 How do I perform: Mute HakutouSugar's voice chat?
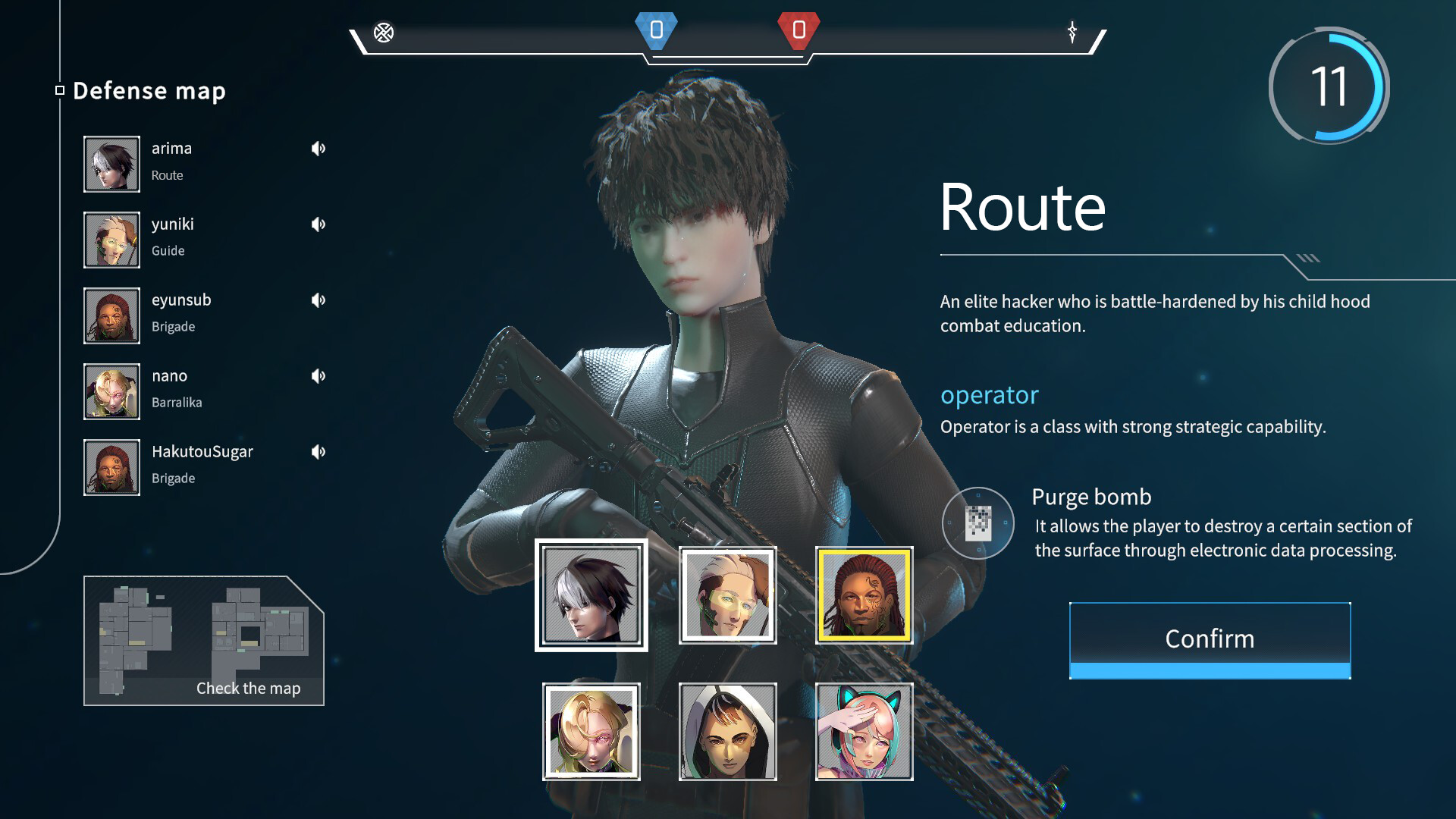[318, 451]
